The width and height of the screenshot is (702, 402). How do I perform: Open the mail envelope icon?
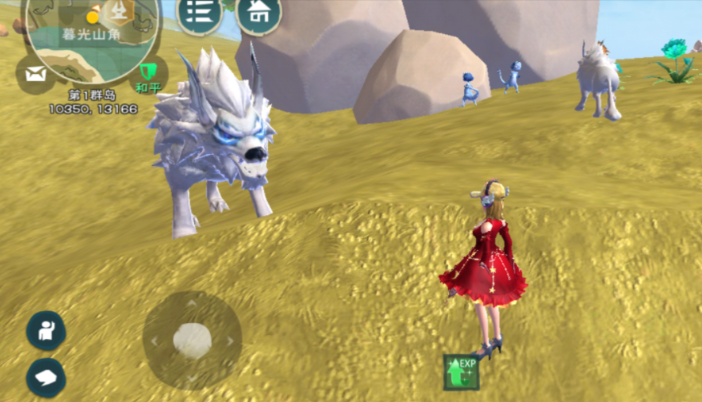35,74
